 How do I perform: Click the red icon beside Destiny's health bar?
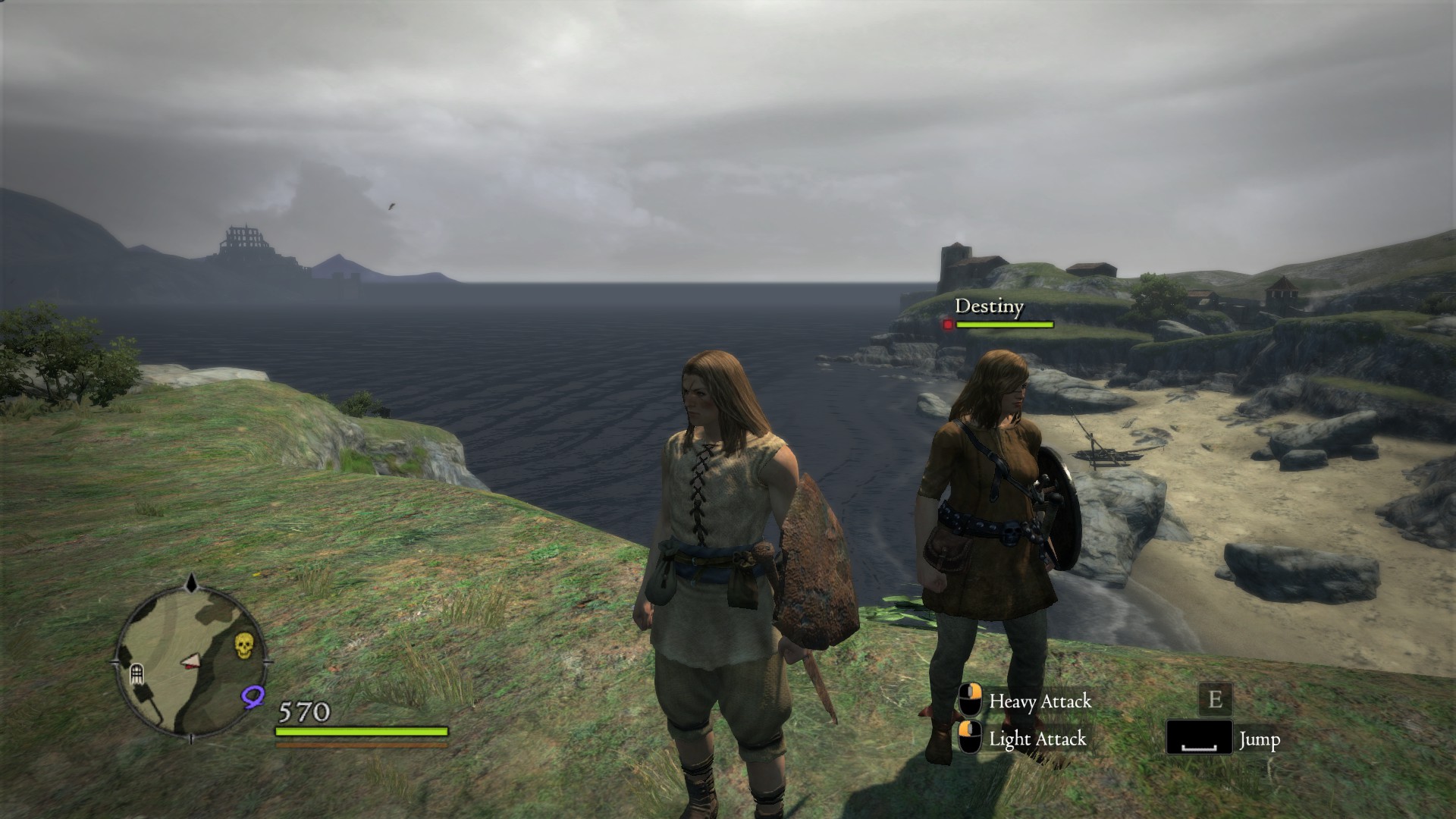pos(948,325)
